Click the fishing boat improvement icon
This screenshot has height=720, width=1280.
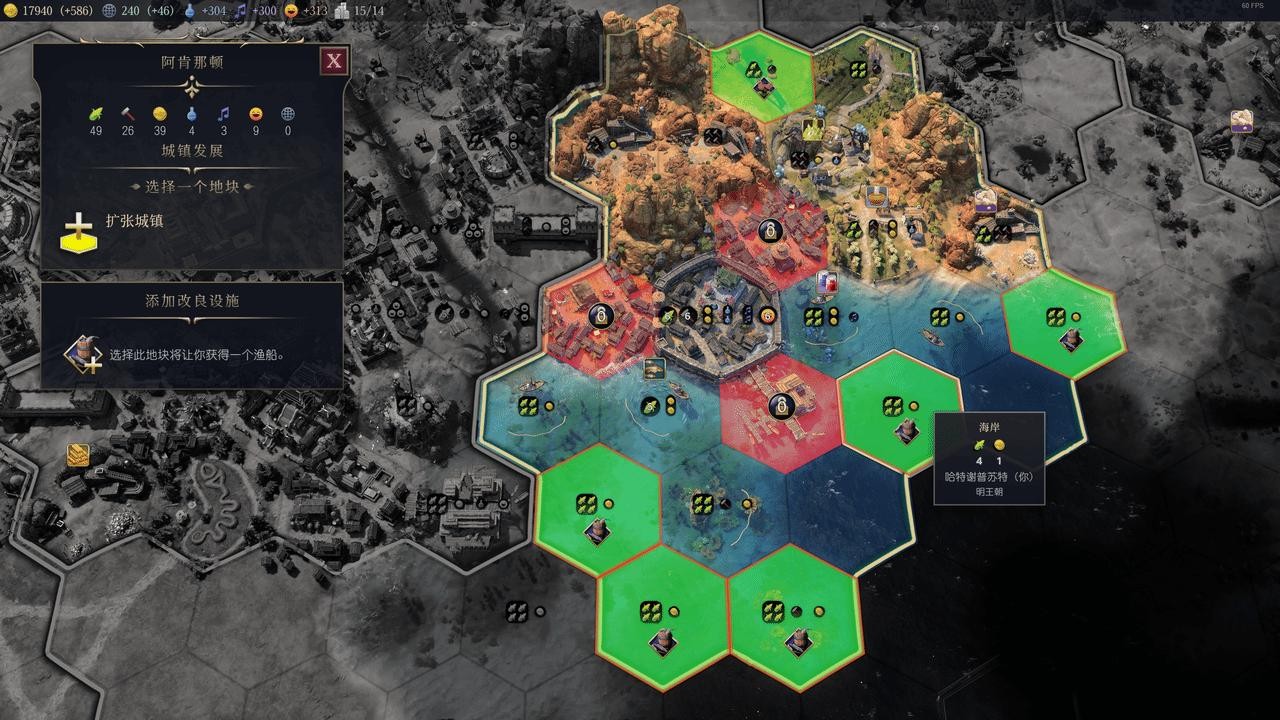point(81,355)
